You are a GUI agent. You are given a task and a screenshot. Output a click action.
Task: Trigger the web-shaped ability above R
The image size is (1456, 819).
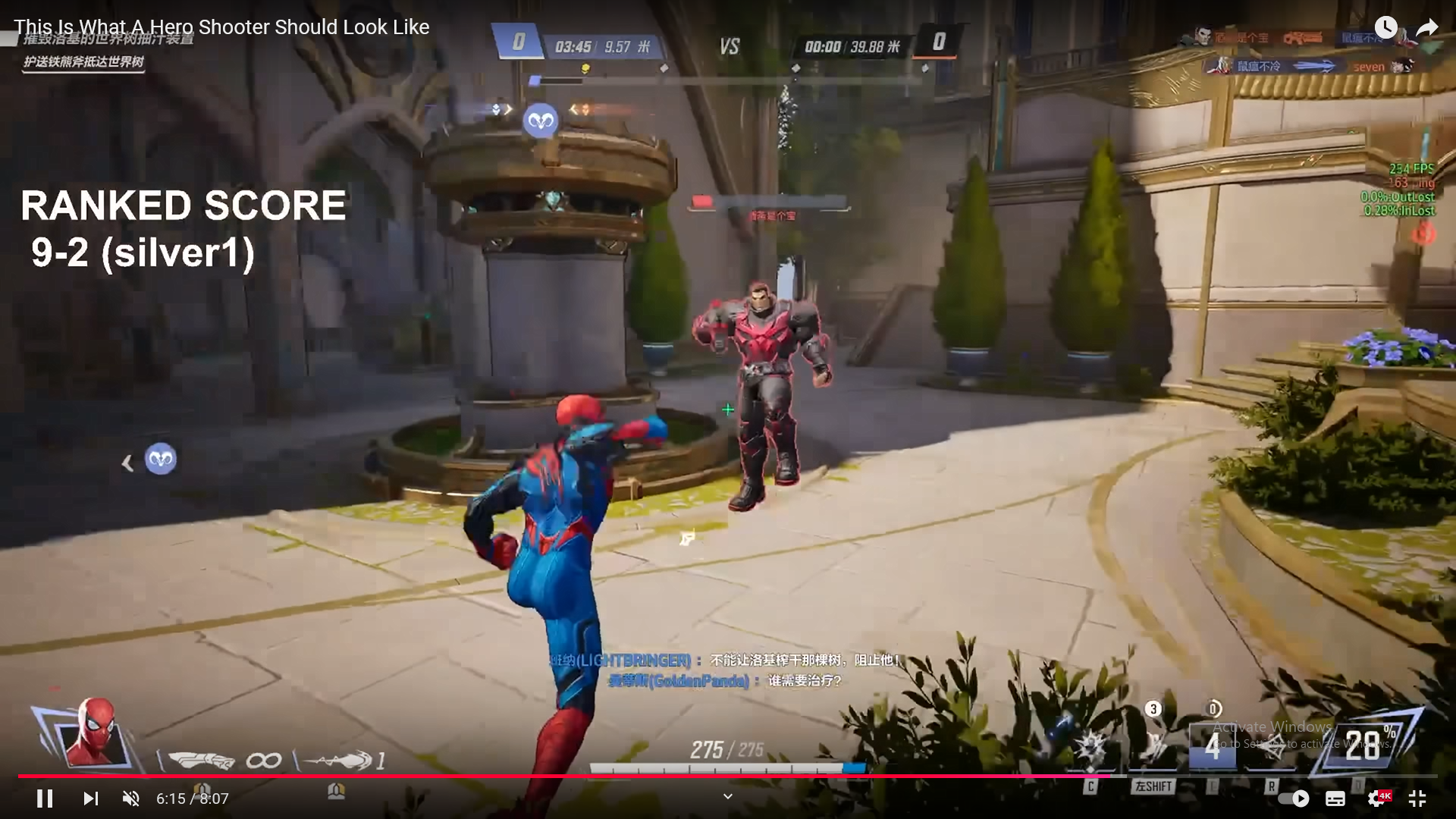[x=1272, y=747]
